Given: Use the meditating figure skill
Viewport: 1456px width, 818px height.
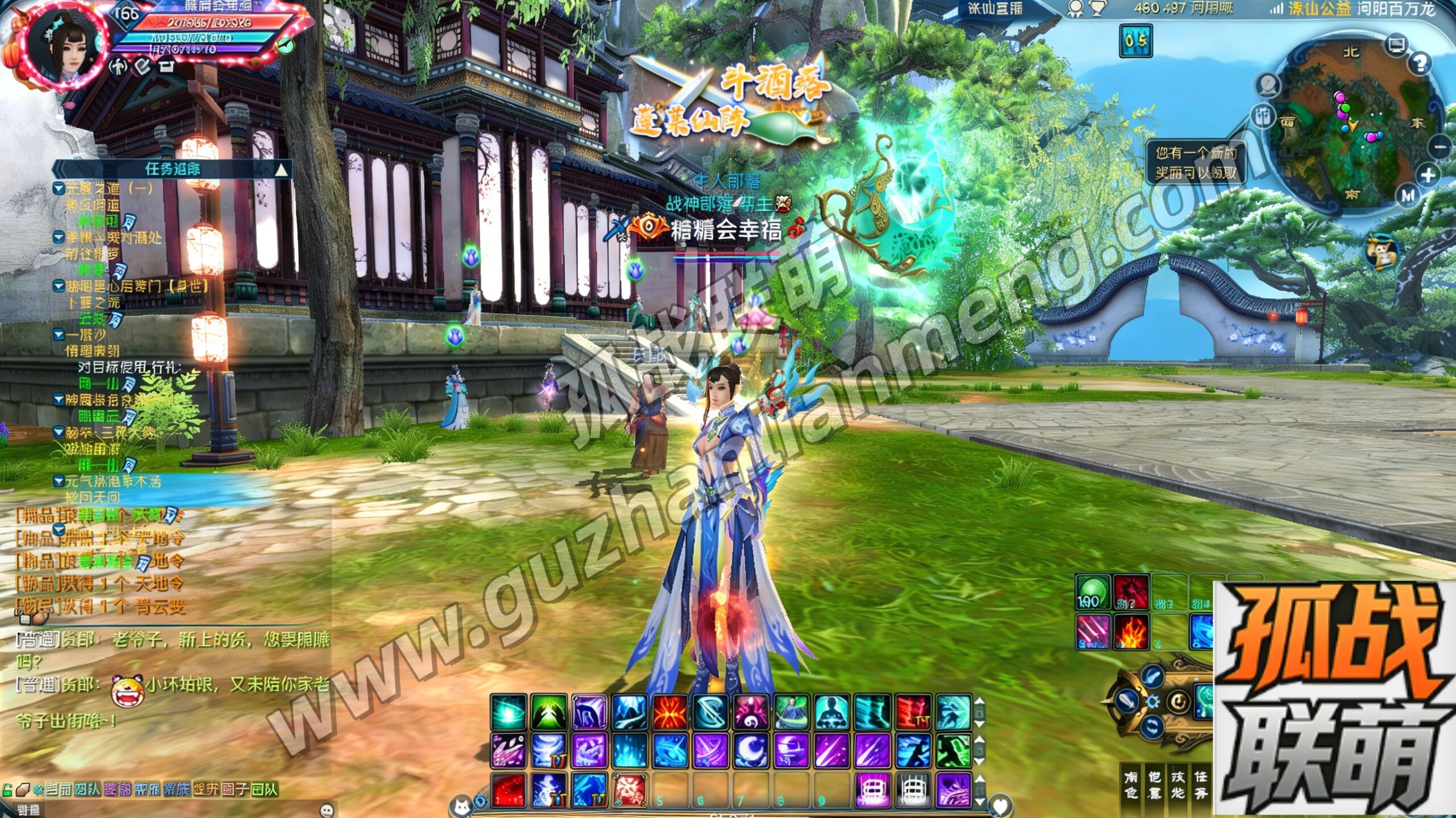Looking at the screenshot, I should click(x=832, y=712).
